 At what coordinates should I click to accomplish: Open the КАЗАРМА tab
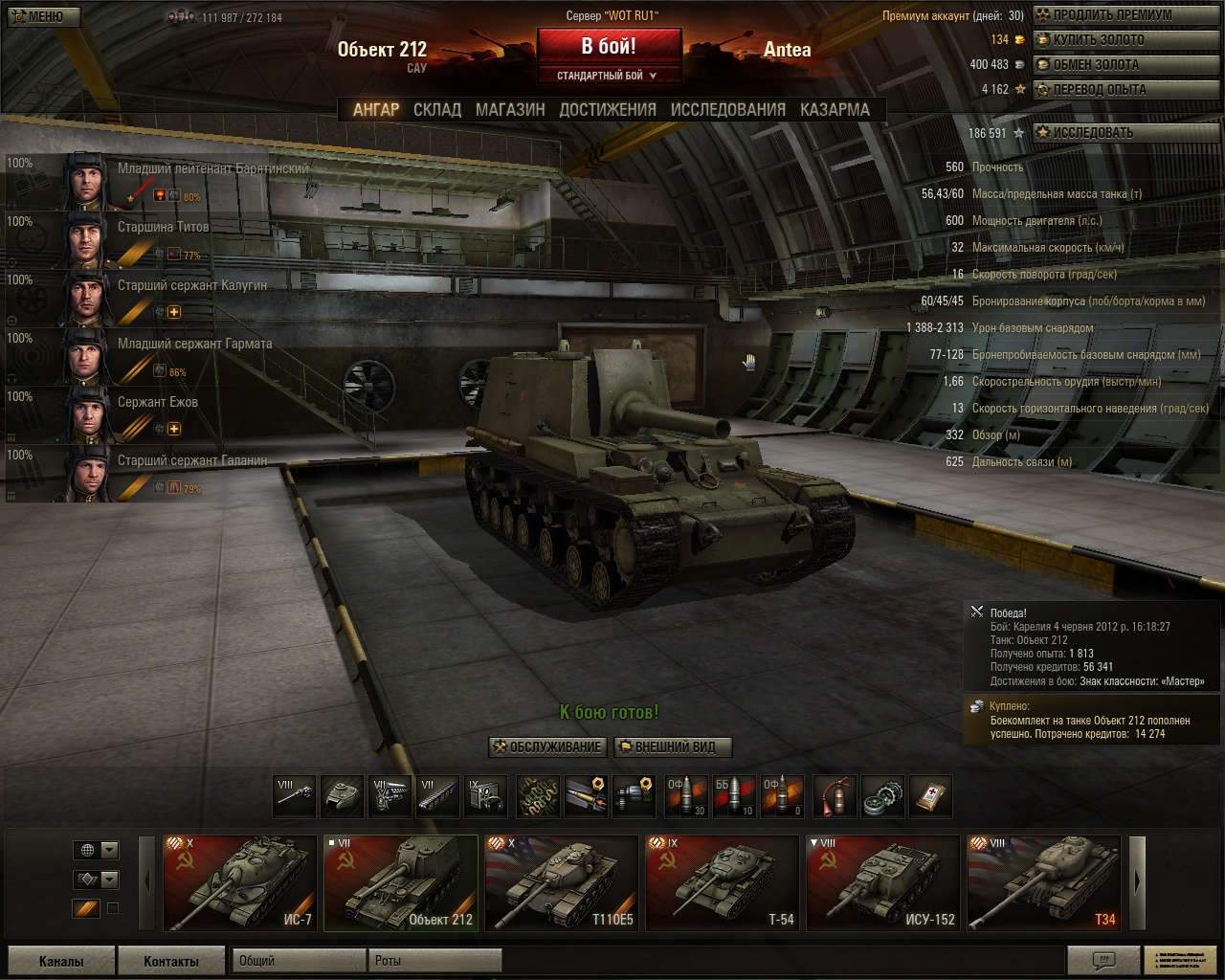point(835,110)
